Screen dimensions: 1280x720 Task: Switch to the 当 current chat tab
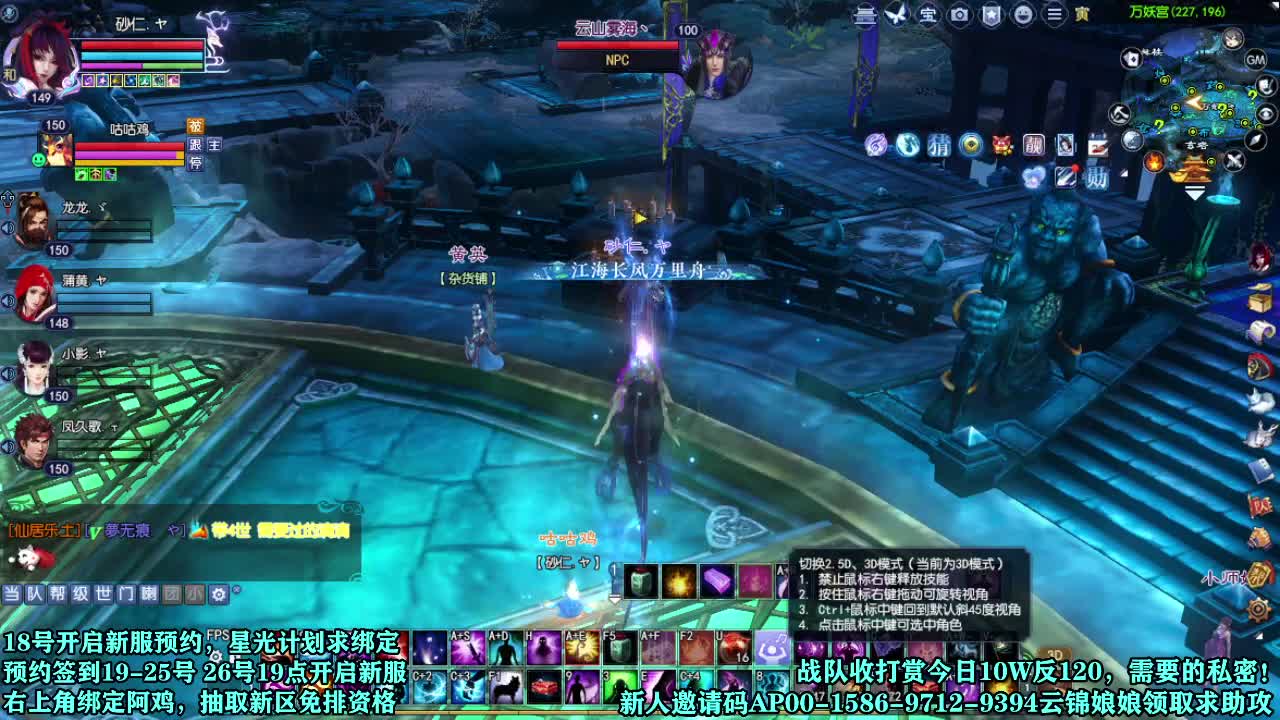click(10, 595)
